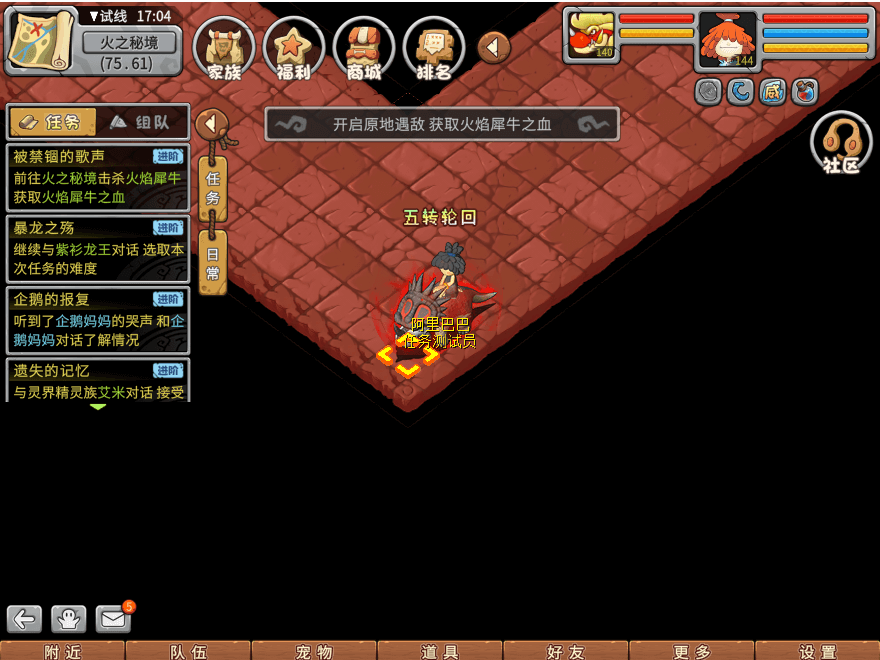Select the 企鹅的报复 quest entry
Viewport: 880px width, 660px height.
point(97,319)
